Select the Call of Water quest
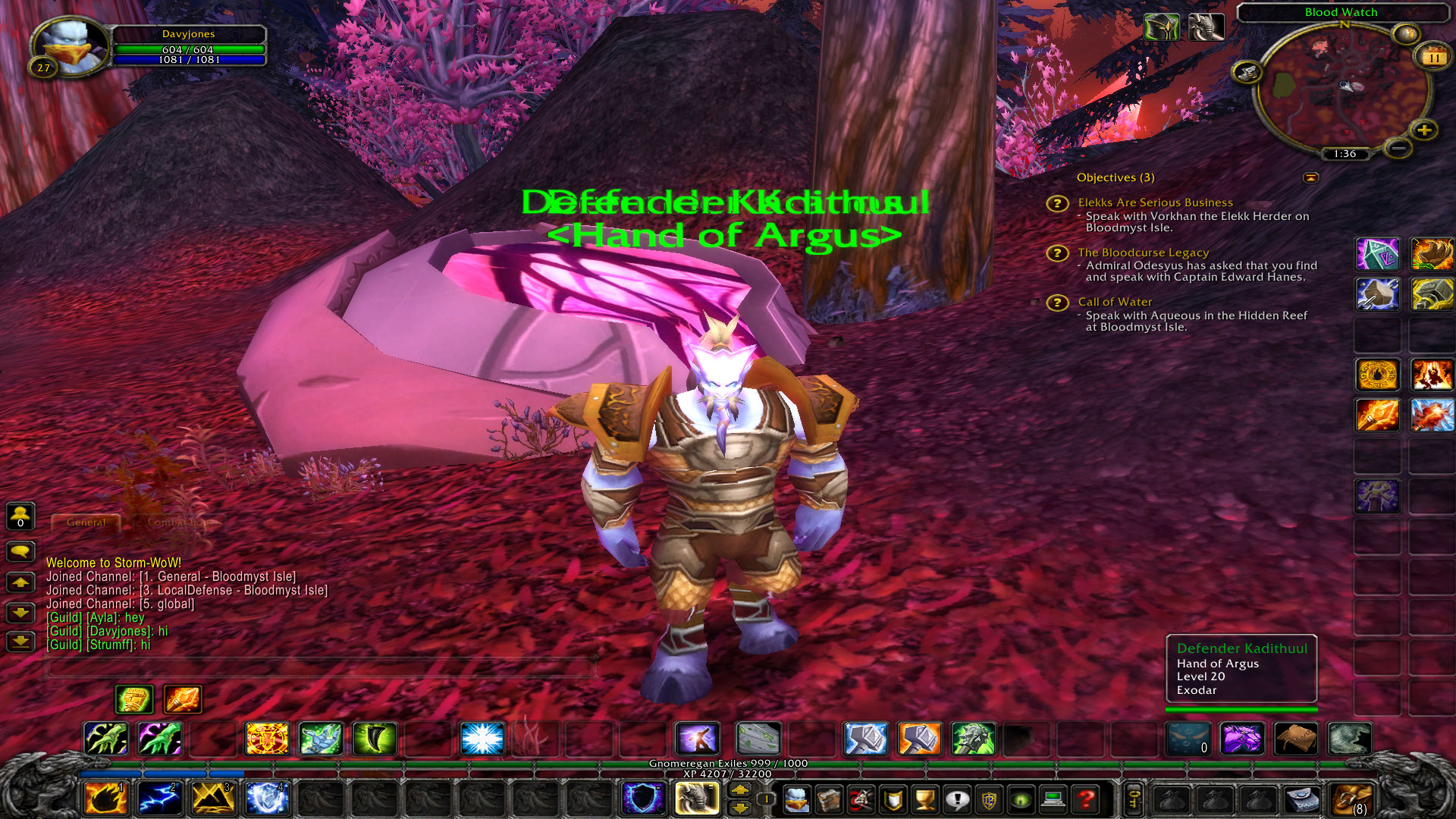This screenshot has width=1456, height=819. click(1115, 302)
